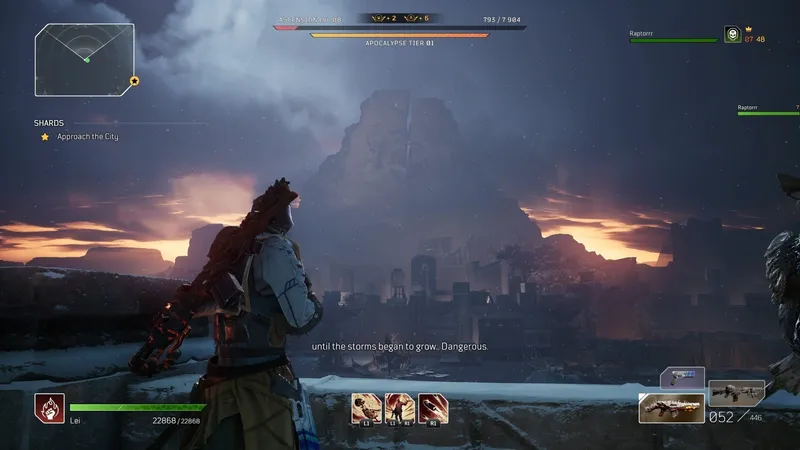Activate the middle skill icon with standing figure
The height and width of the screenshot is (450, 800).
(400, 408)
